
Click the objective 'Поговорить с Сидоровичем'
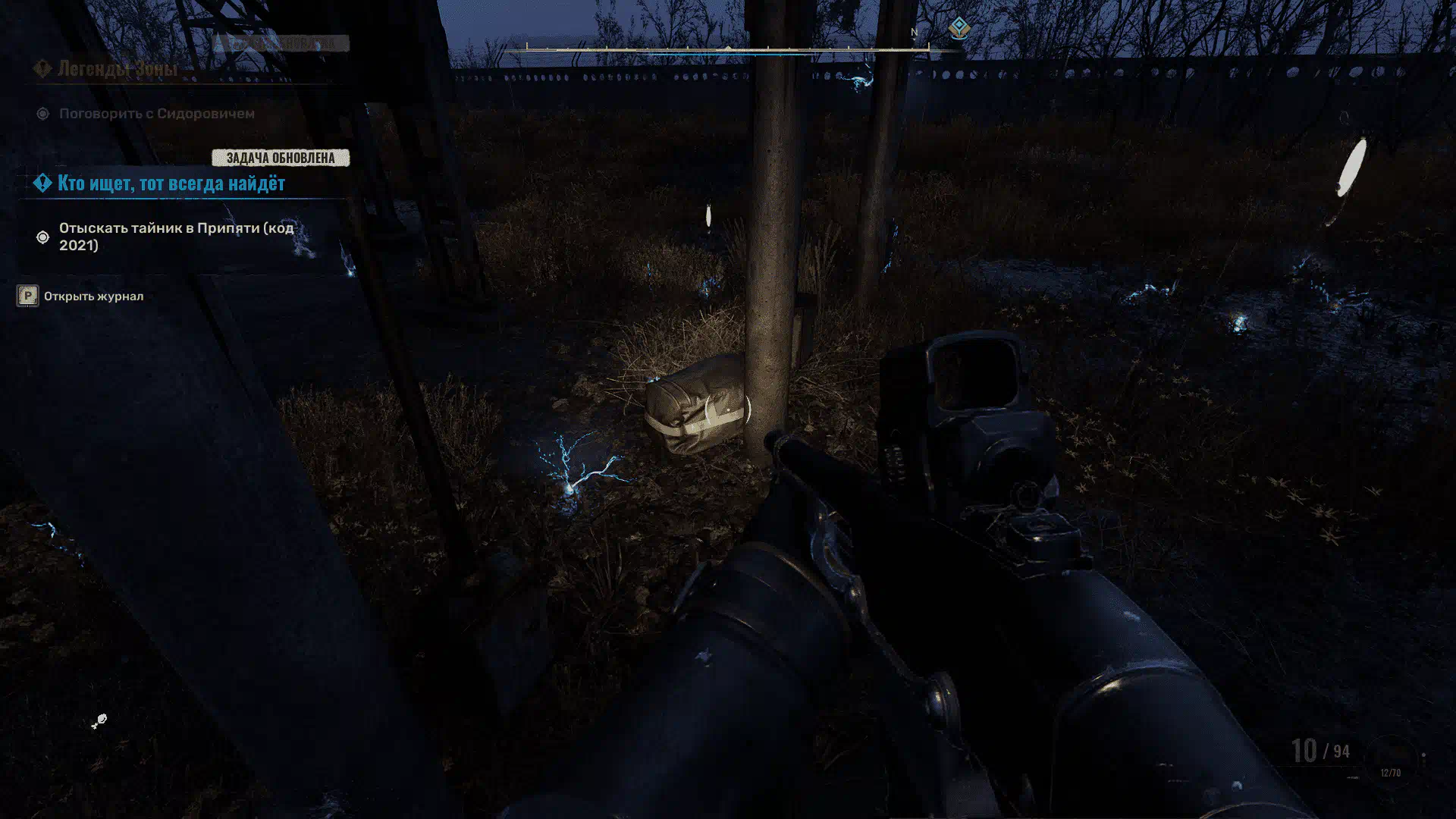pos(156,114)
